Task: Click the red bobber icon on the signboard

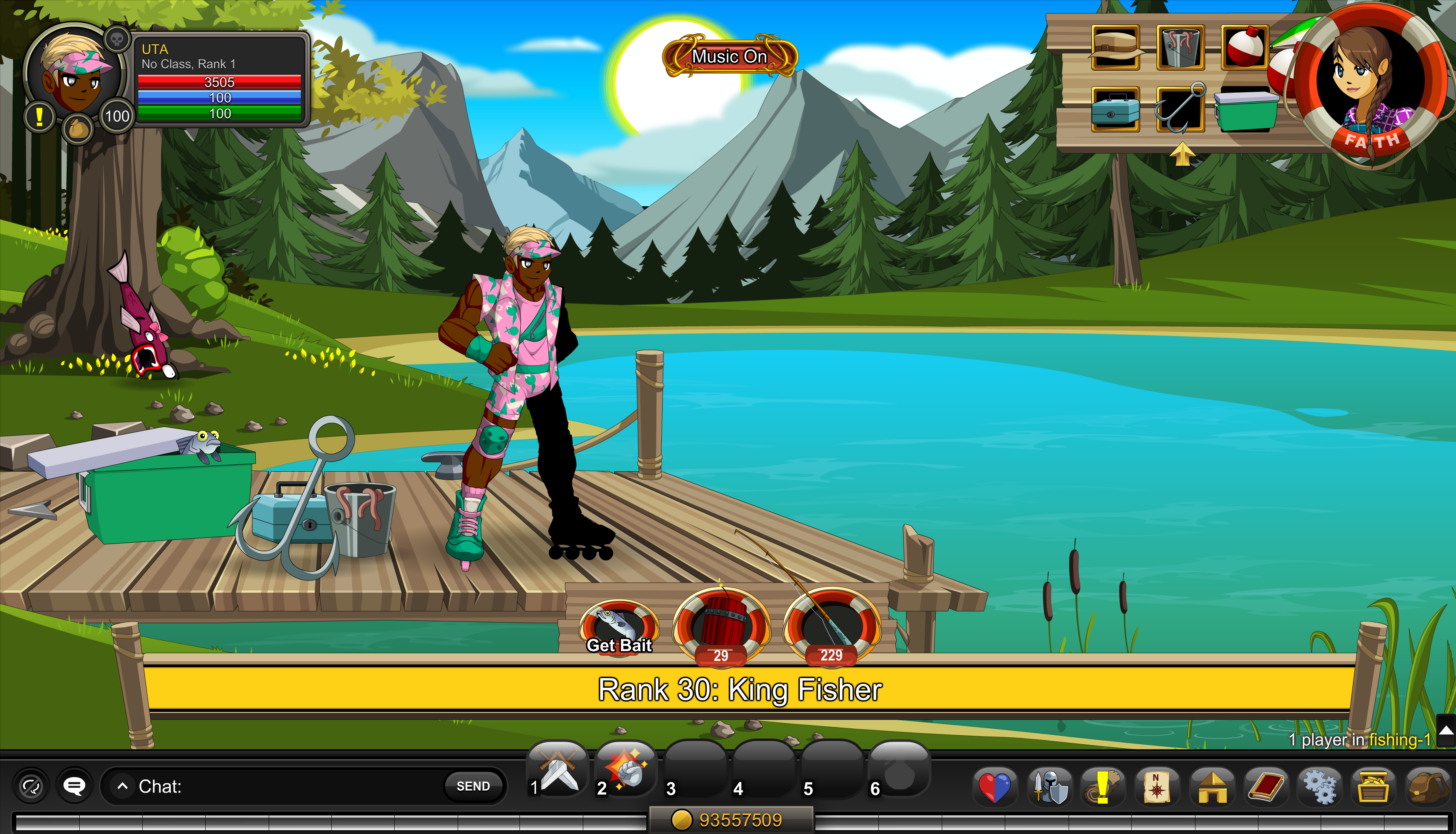Action: point(1245,48)
